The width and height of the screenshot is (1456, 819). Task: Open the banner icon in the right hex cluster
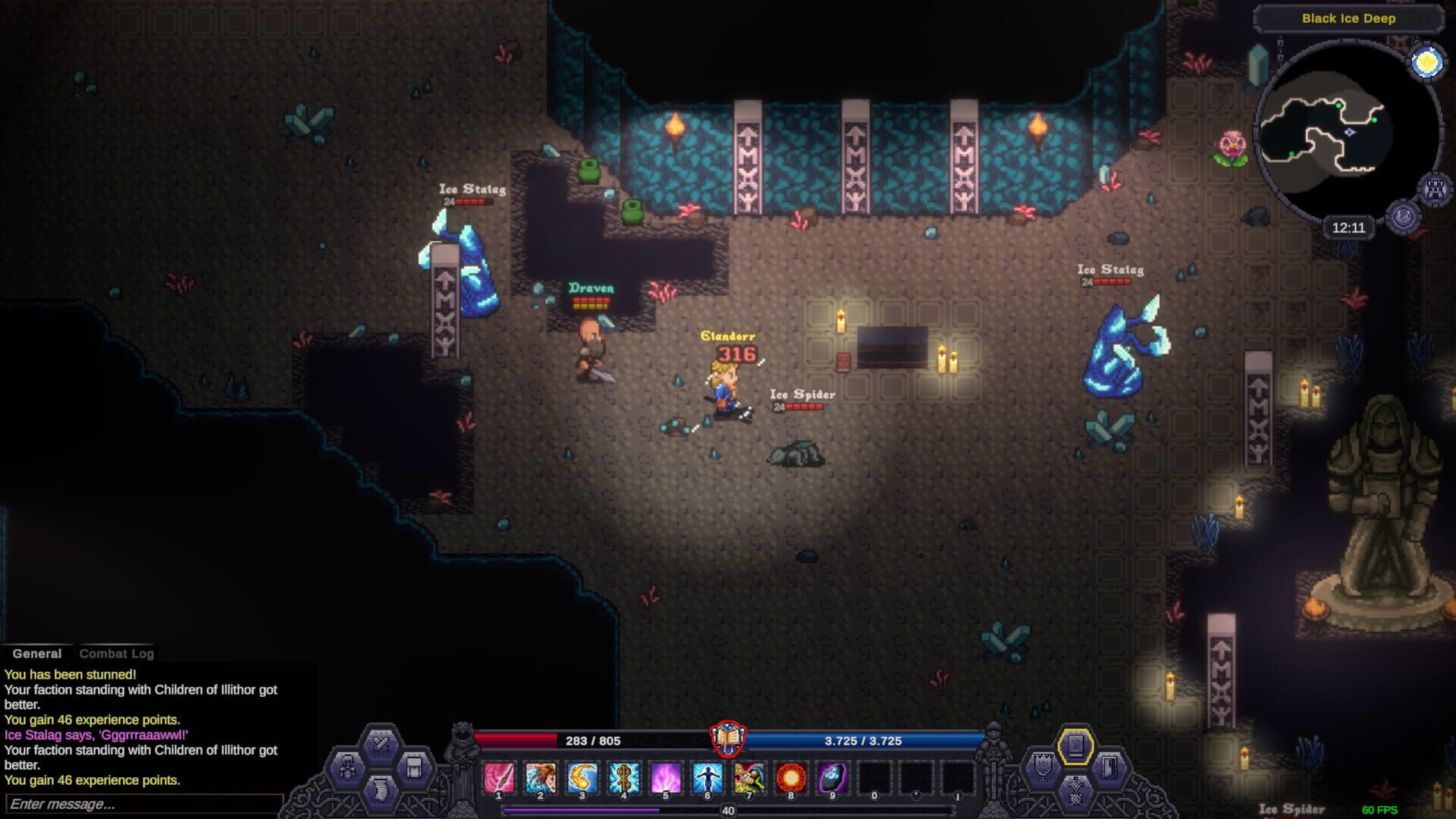coord(1042,766)
